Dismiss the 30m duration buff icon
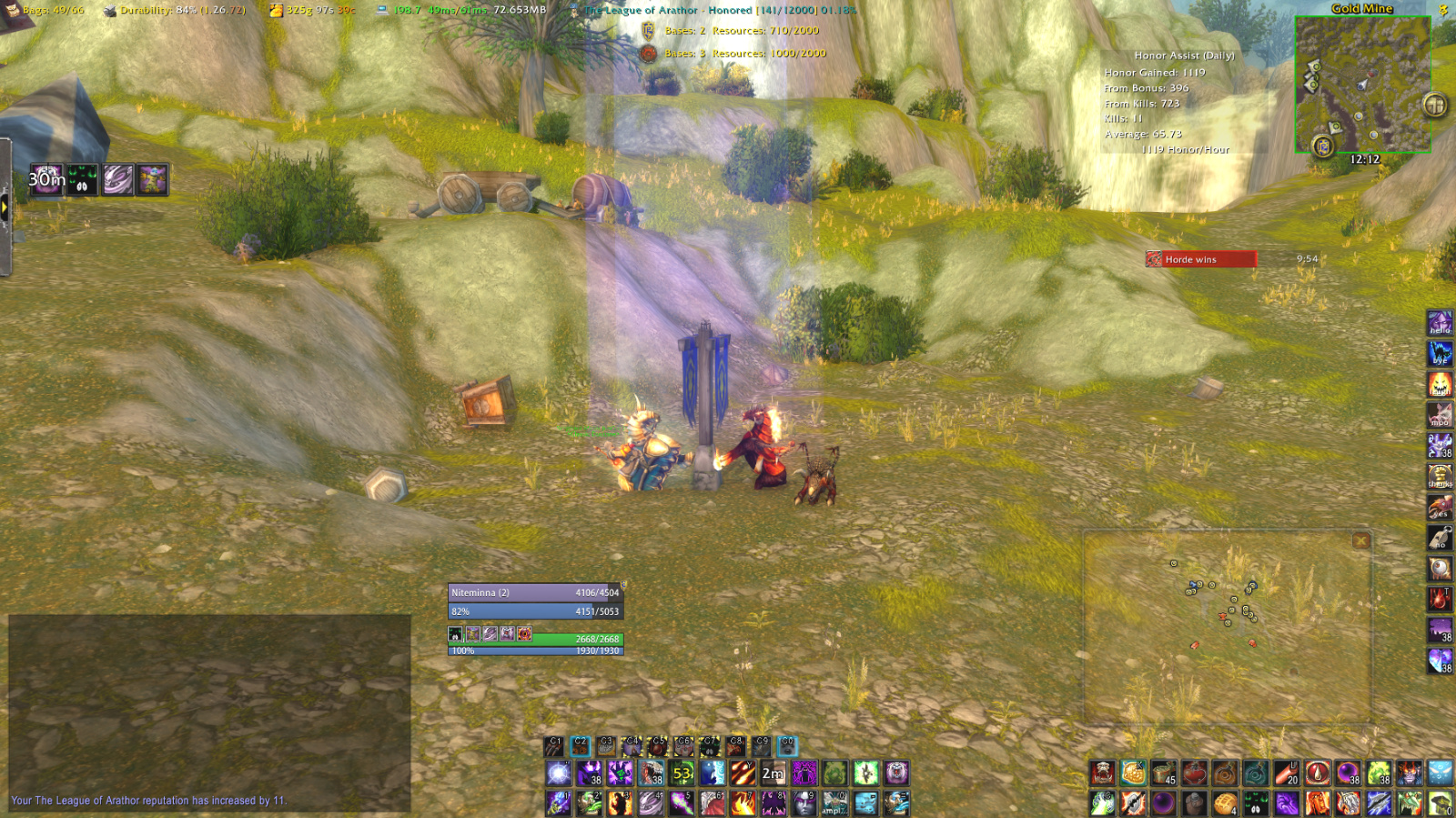This screenshot has width=1456, height=818. pyautogui.click(x=46, y=179)
